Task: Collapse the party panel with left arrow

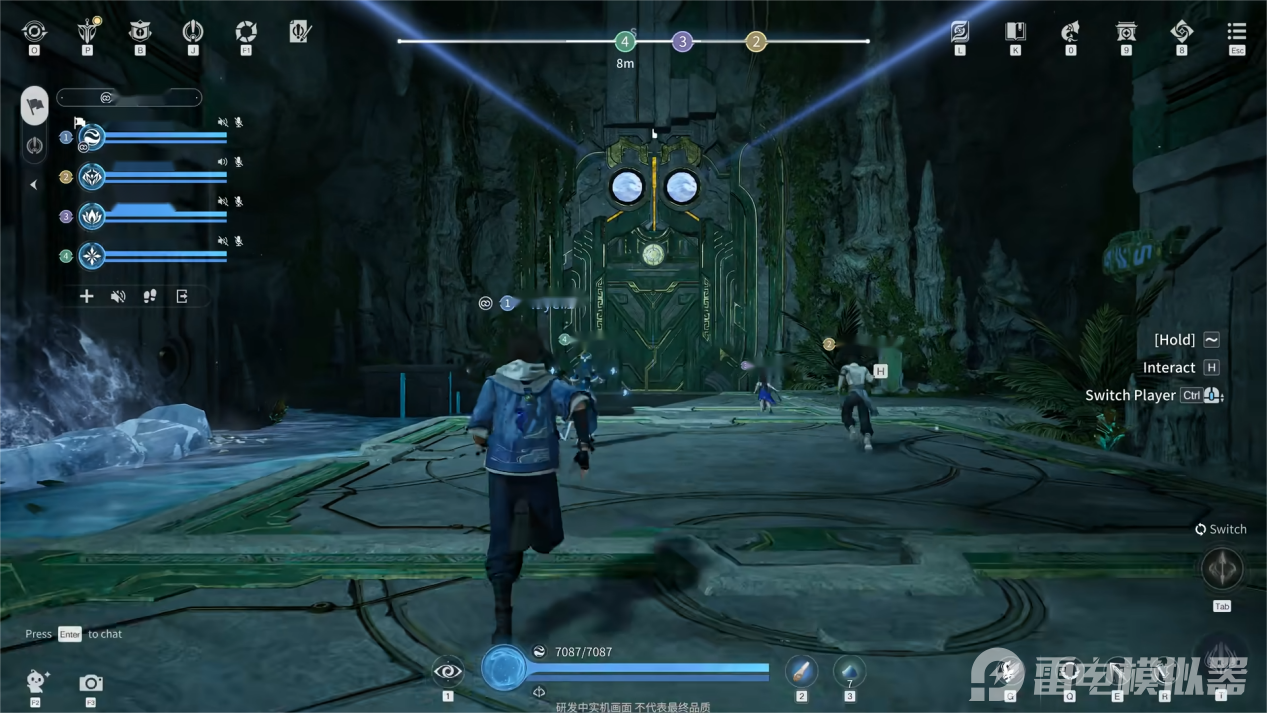Action: coord(33,185)
